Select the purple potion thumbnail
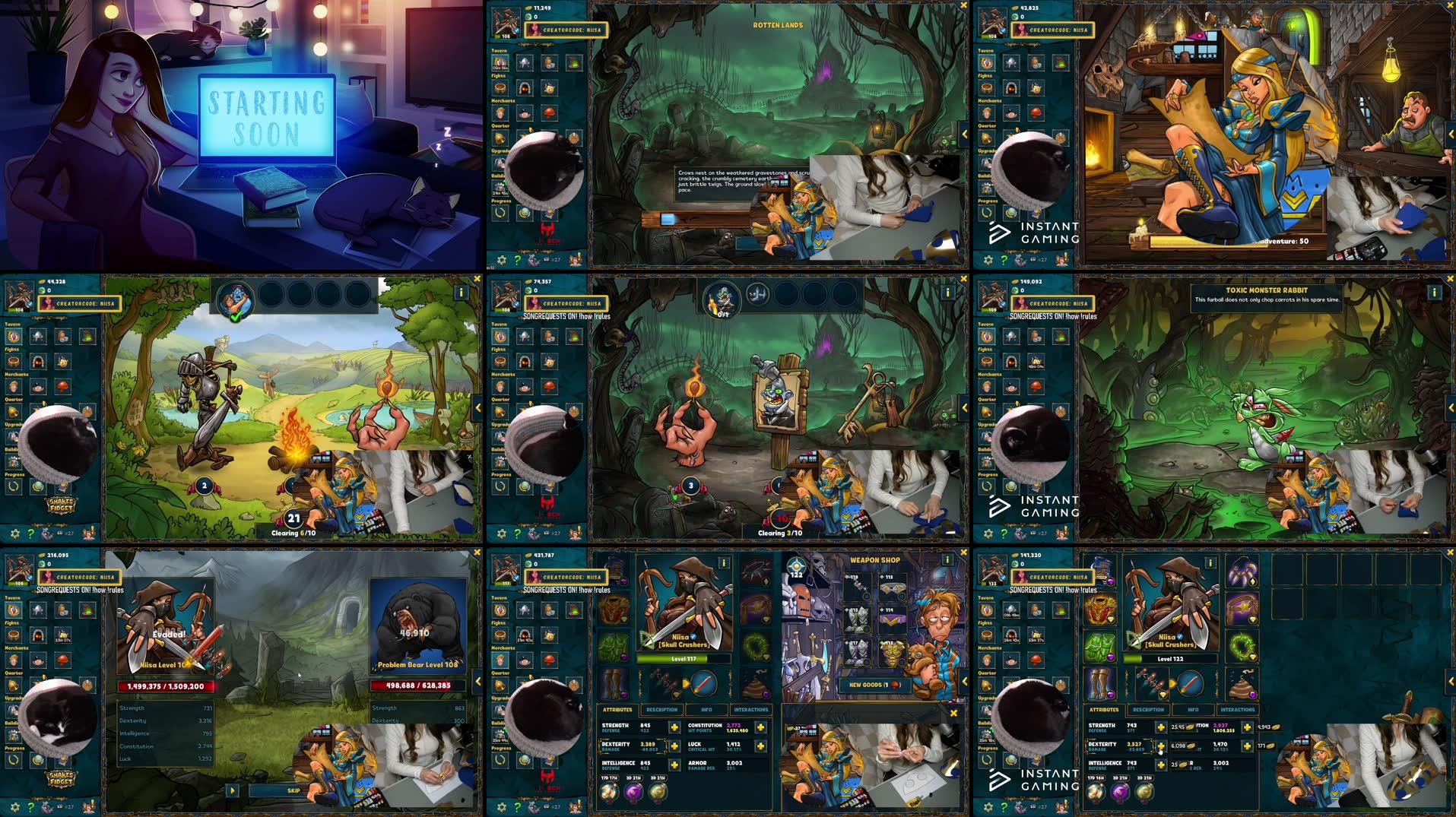 (x=635, y=794)
